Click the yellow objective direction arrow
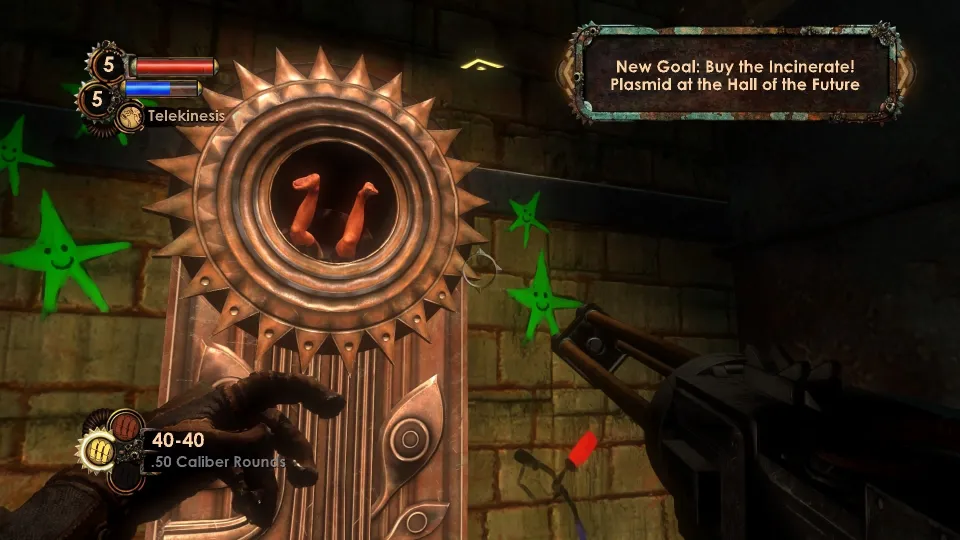Viewport: 960px width, 540px height. (x=481, y=65)
